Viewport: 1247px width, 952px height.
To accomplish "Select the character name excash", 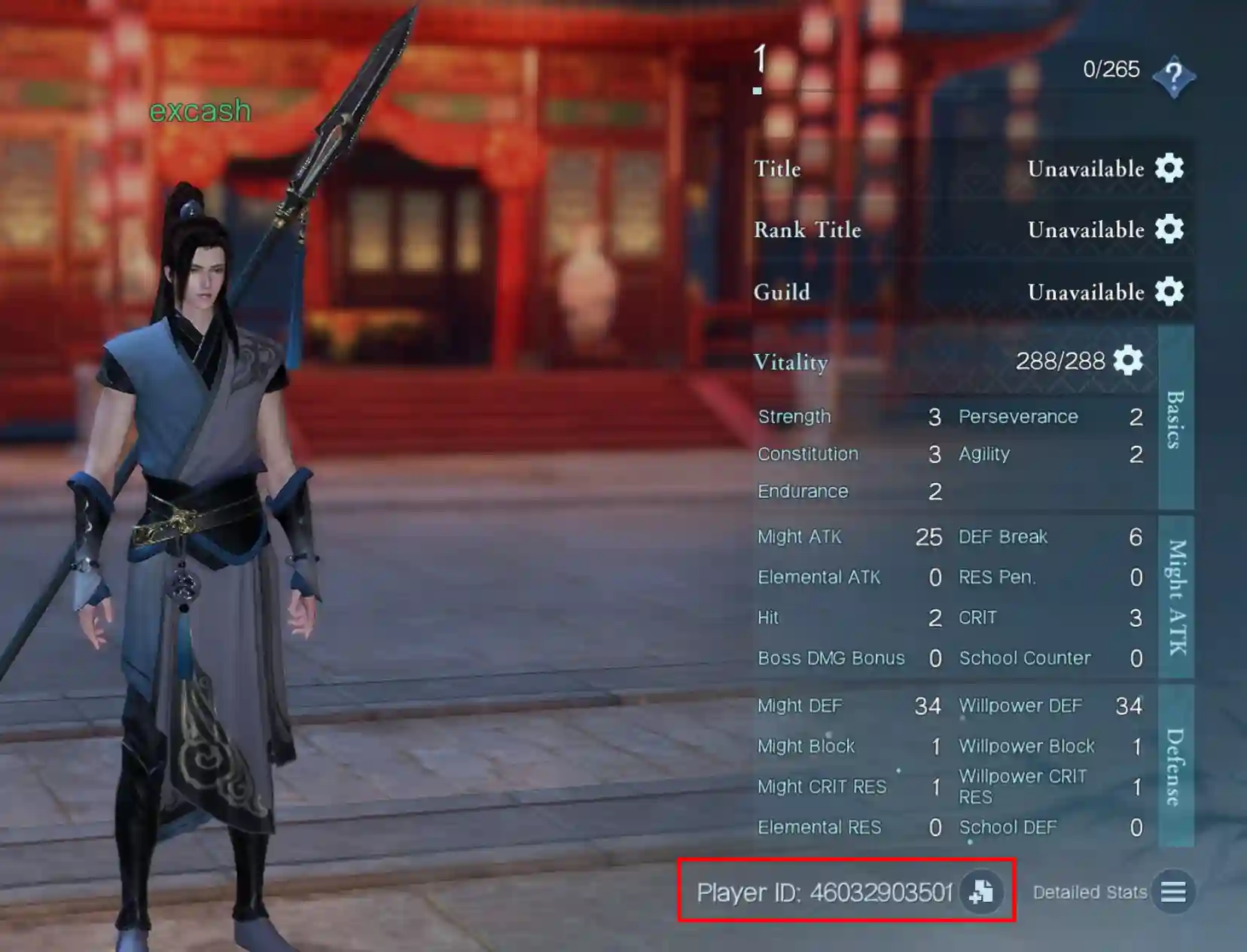I will coord(200,111).
